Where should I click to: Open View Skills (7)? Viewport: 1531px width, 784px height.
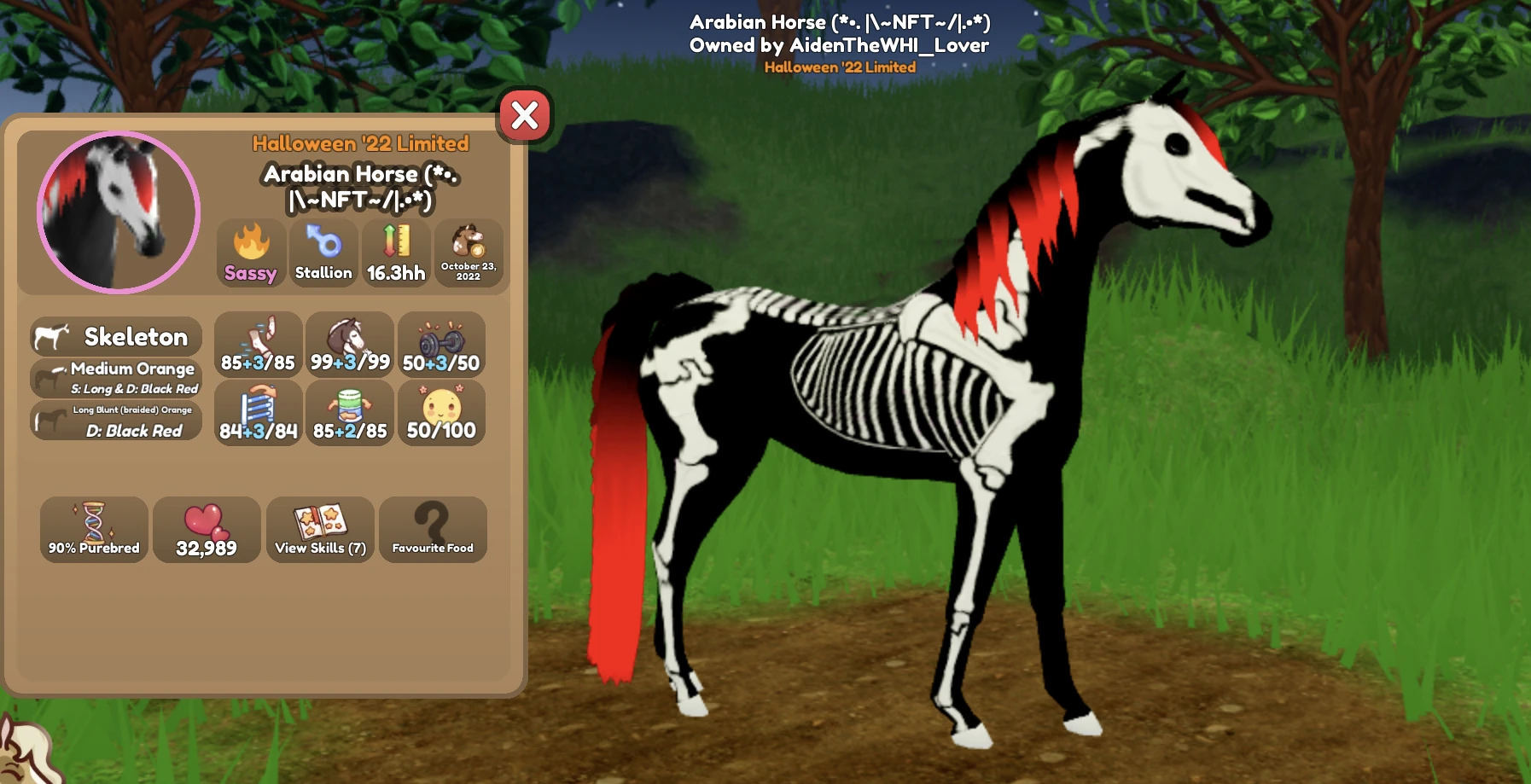click(x=319, y=530)
